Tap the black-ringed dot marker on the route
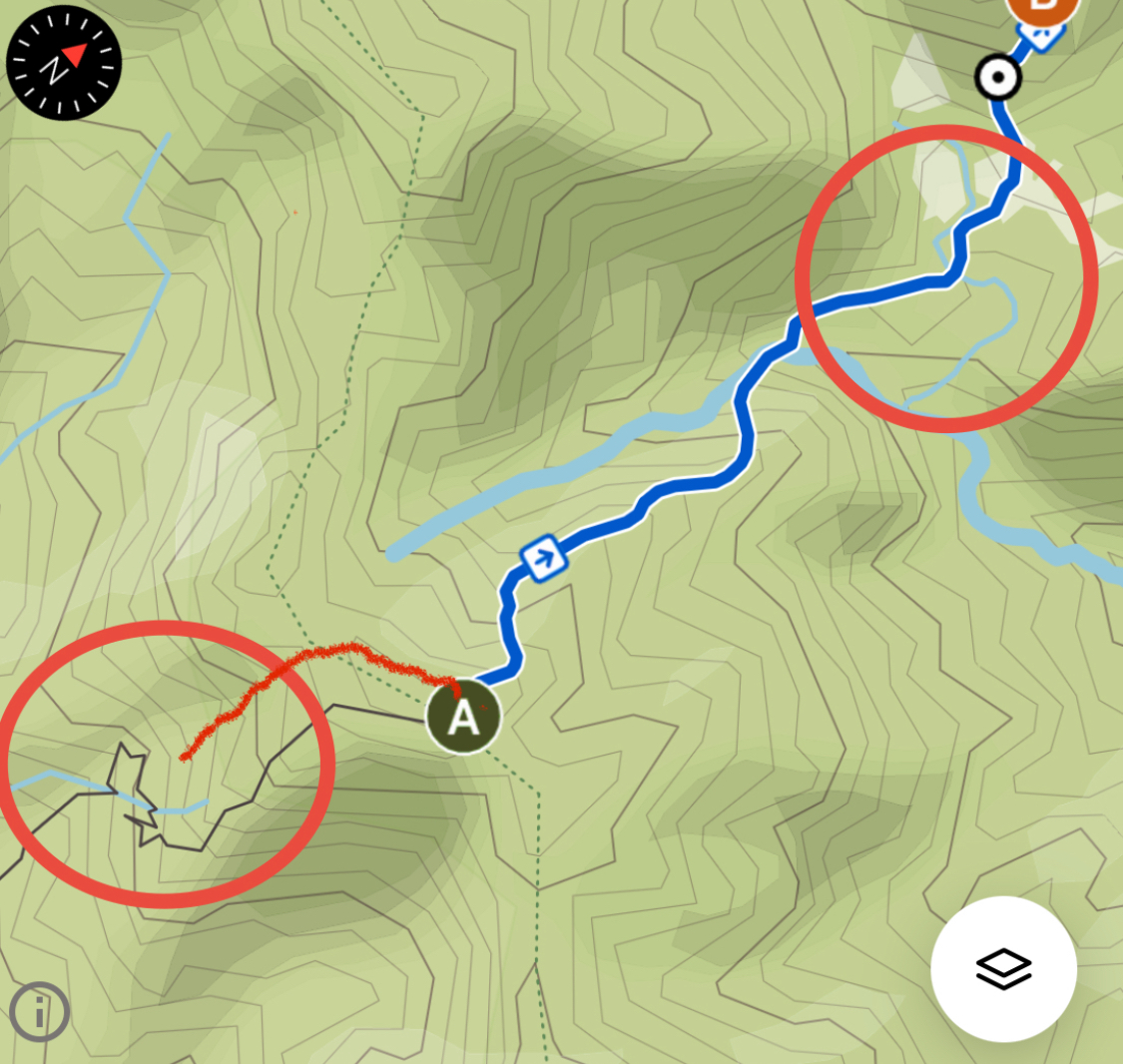 (x=997, y=77)
